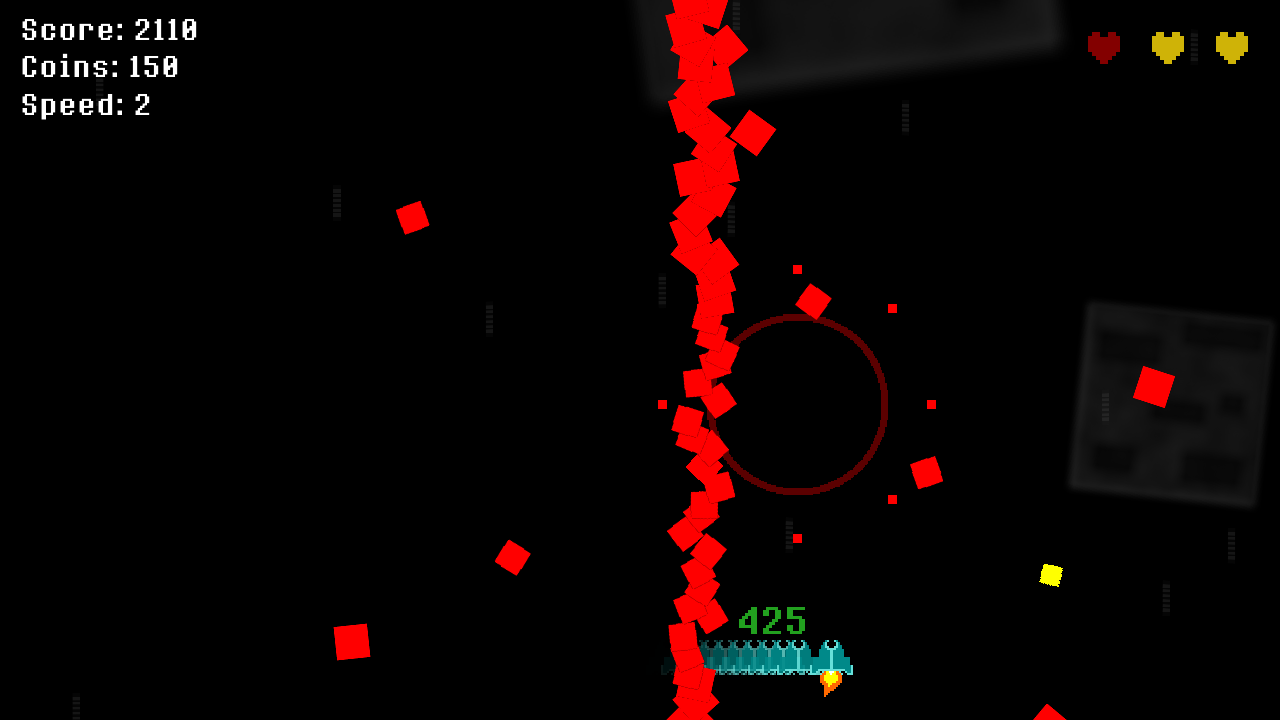Click the red heart in the health bar
Screen dimensions: 1280x720
1101,45
